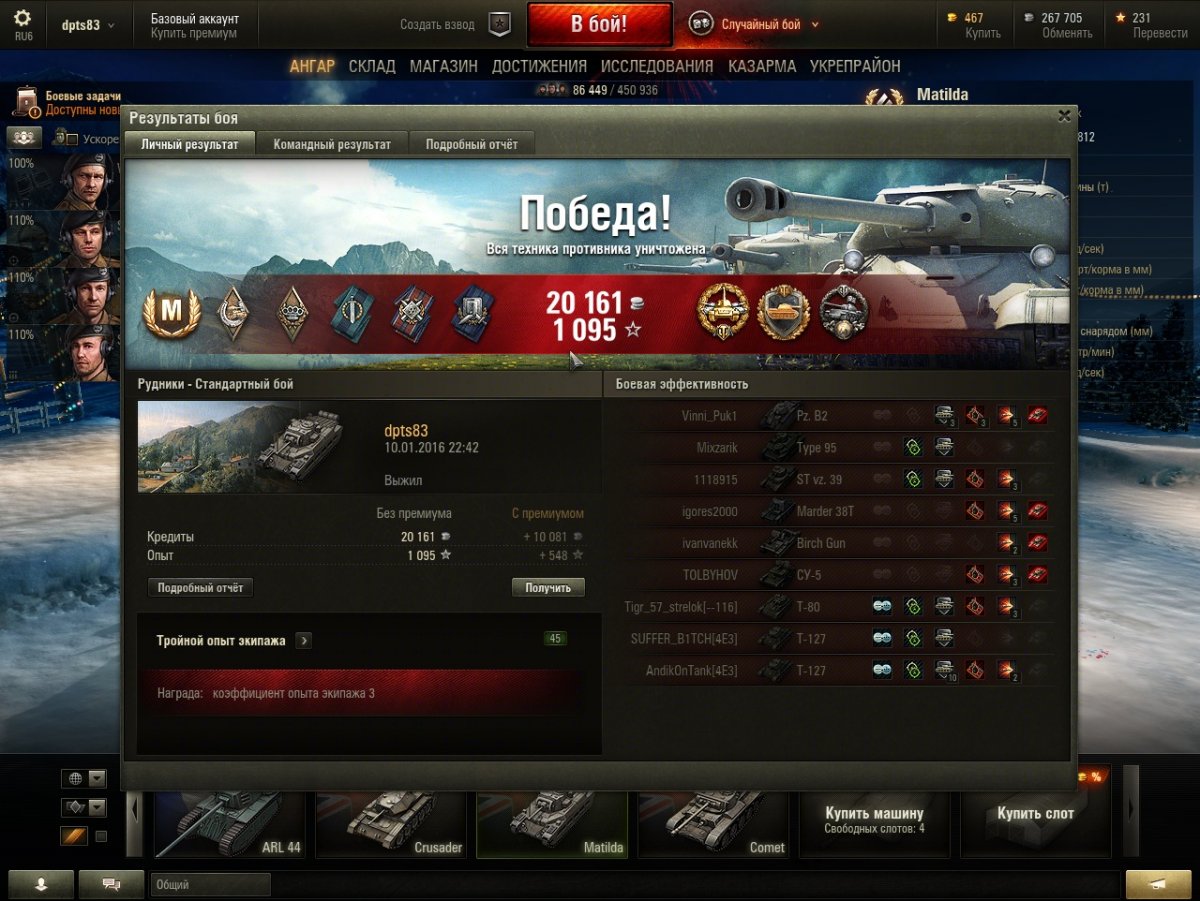Image resolution: width=1200 pixels, height=901 pixels.
Task: Show the ДОСТИЖЕНИЯ page
Action: (x=539, y=66)
